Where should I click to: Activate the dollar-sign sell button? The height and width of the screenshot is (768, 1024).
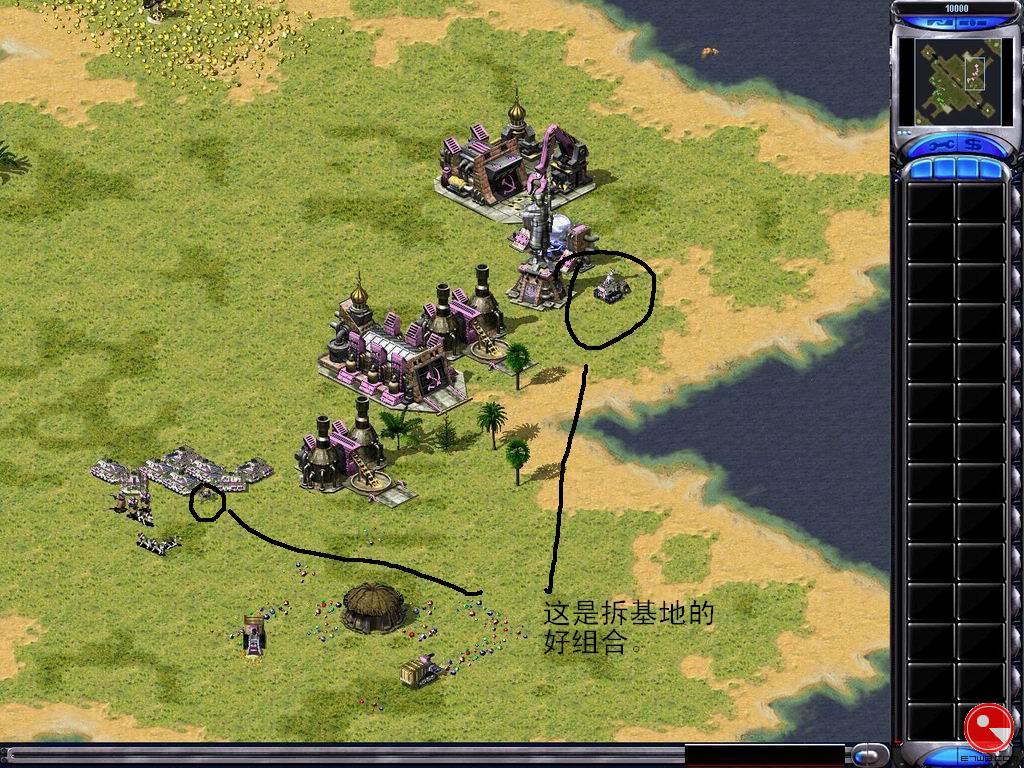[971, 146]
